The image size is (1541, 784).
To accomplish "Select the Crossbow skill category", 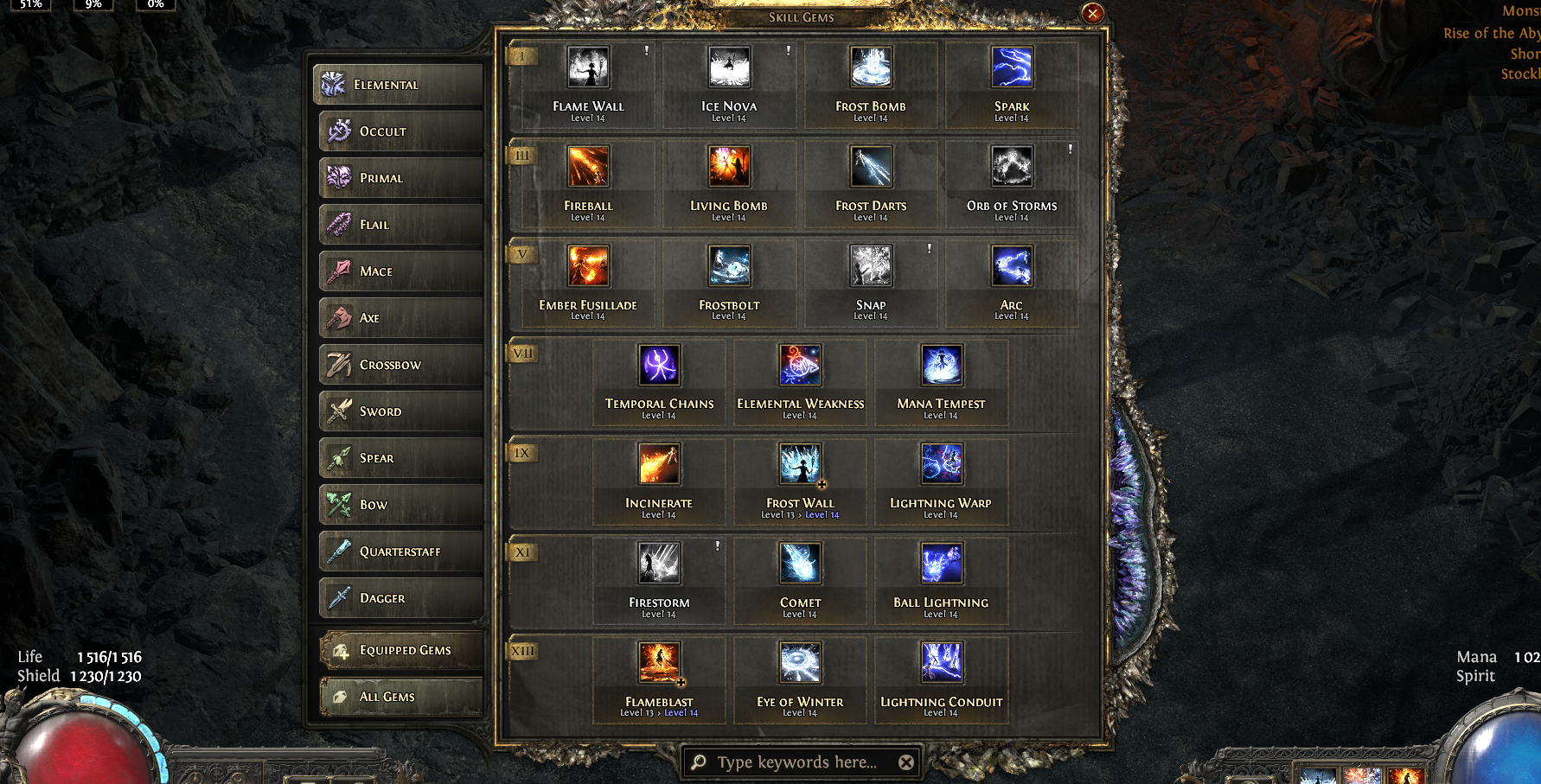I will [x=400, y=365].
